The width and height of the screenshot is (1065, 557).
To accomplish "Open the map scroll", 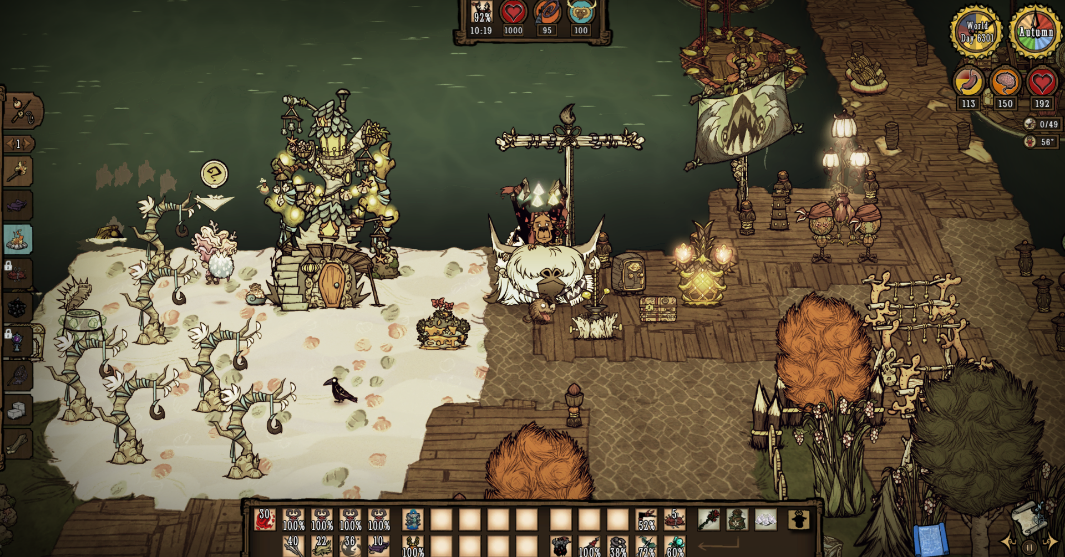I will pos(1030,516).
